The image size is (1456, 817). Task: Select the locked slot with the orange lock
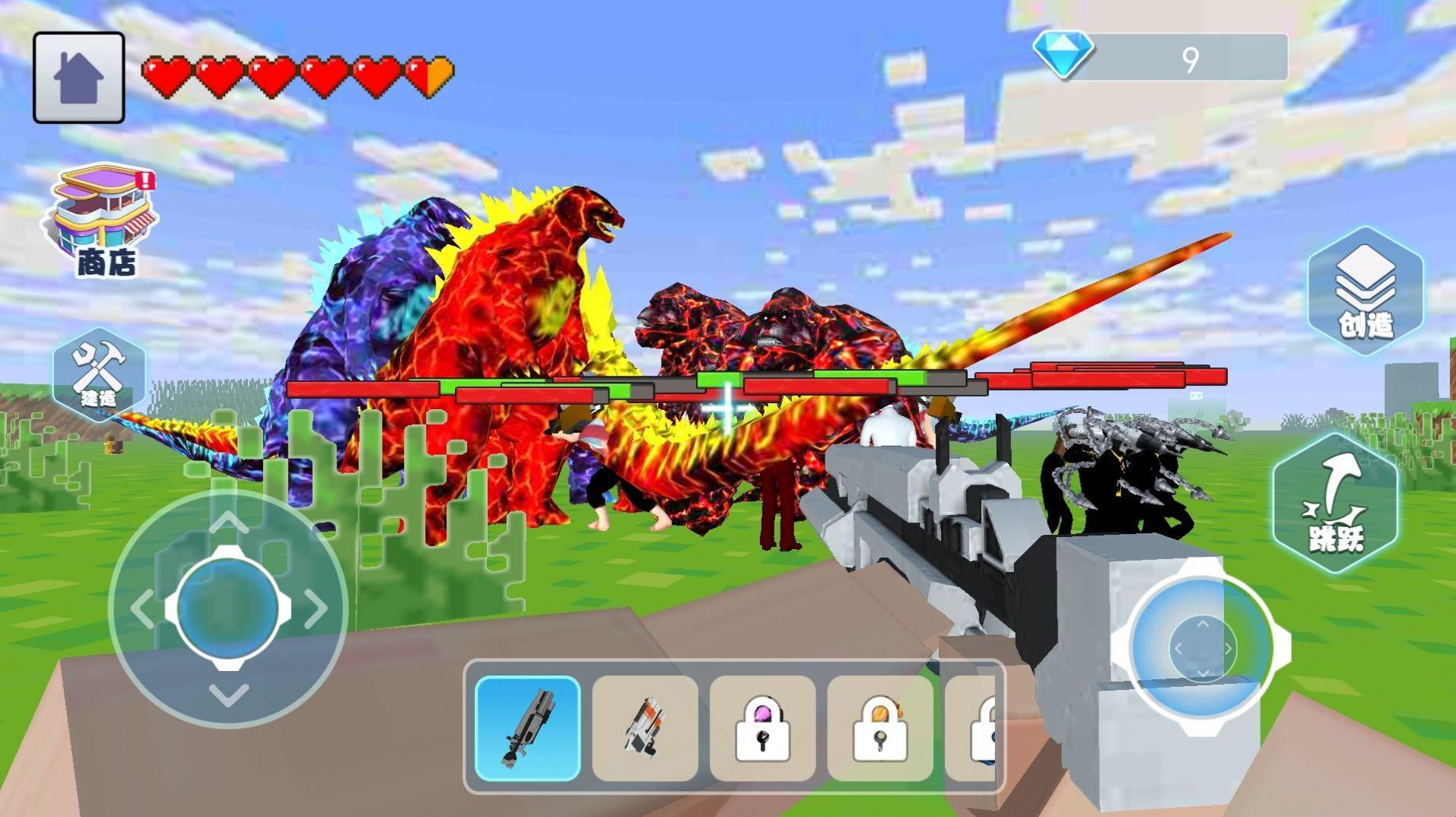880,728
